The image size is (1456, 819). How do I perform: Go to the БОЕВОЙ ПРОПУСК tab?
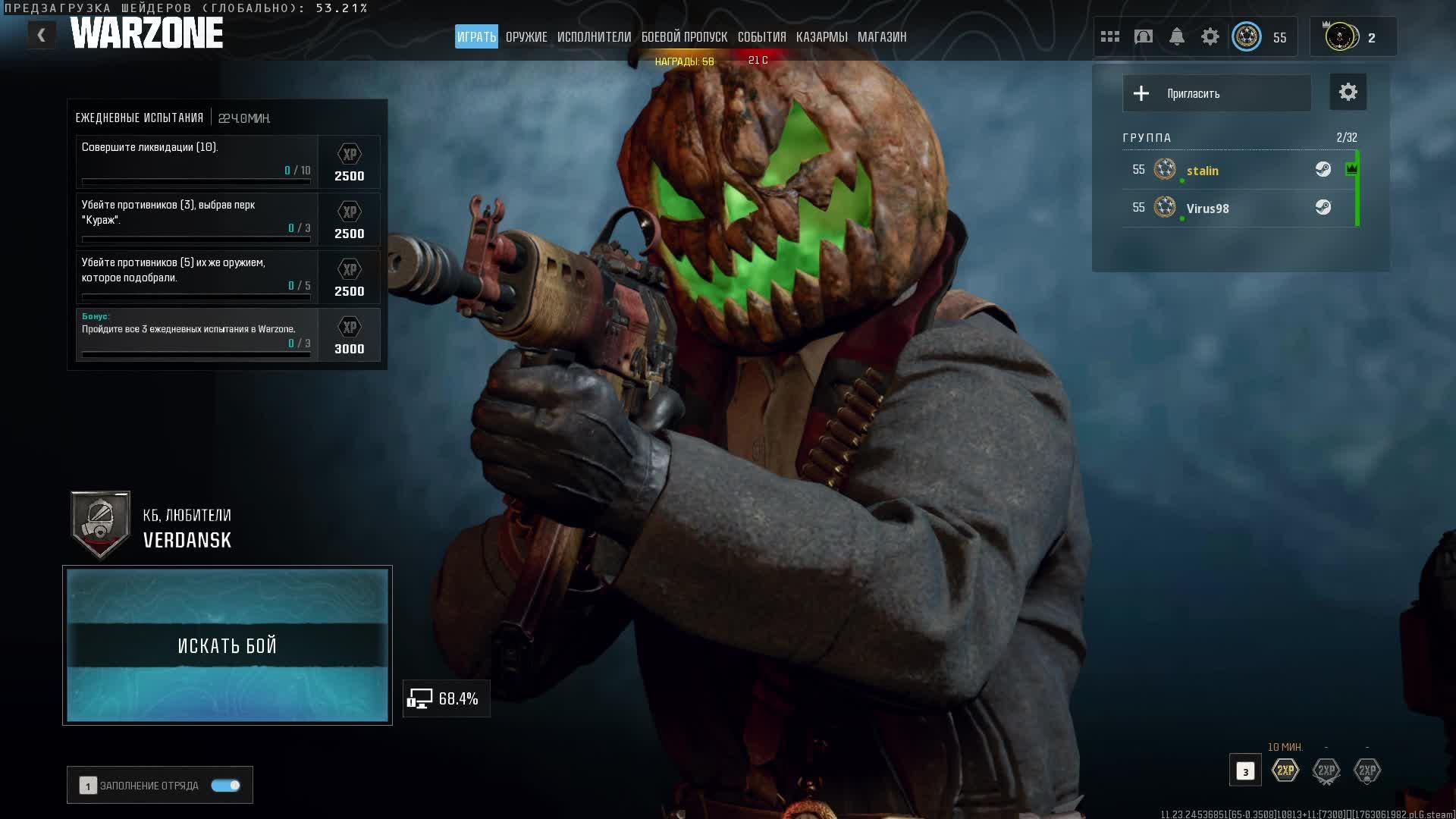pos(684,37)
